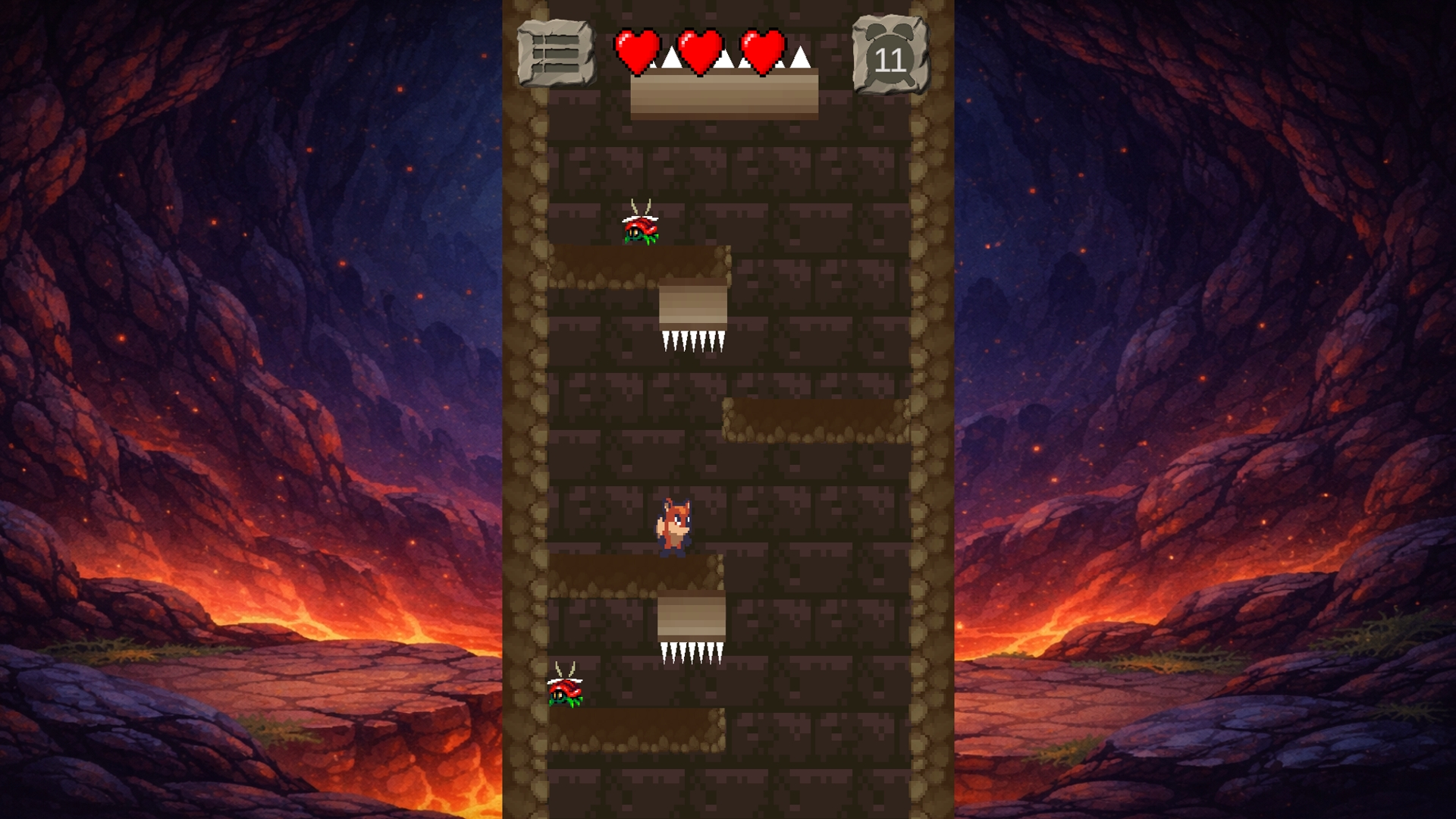
Task: Click the timer tab in the top-right corner
Action: pos(891,52)
